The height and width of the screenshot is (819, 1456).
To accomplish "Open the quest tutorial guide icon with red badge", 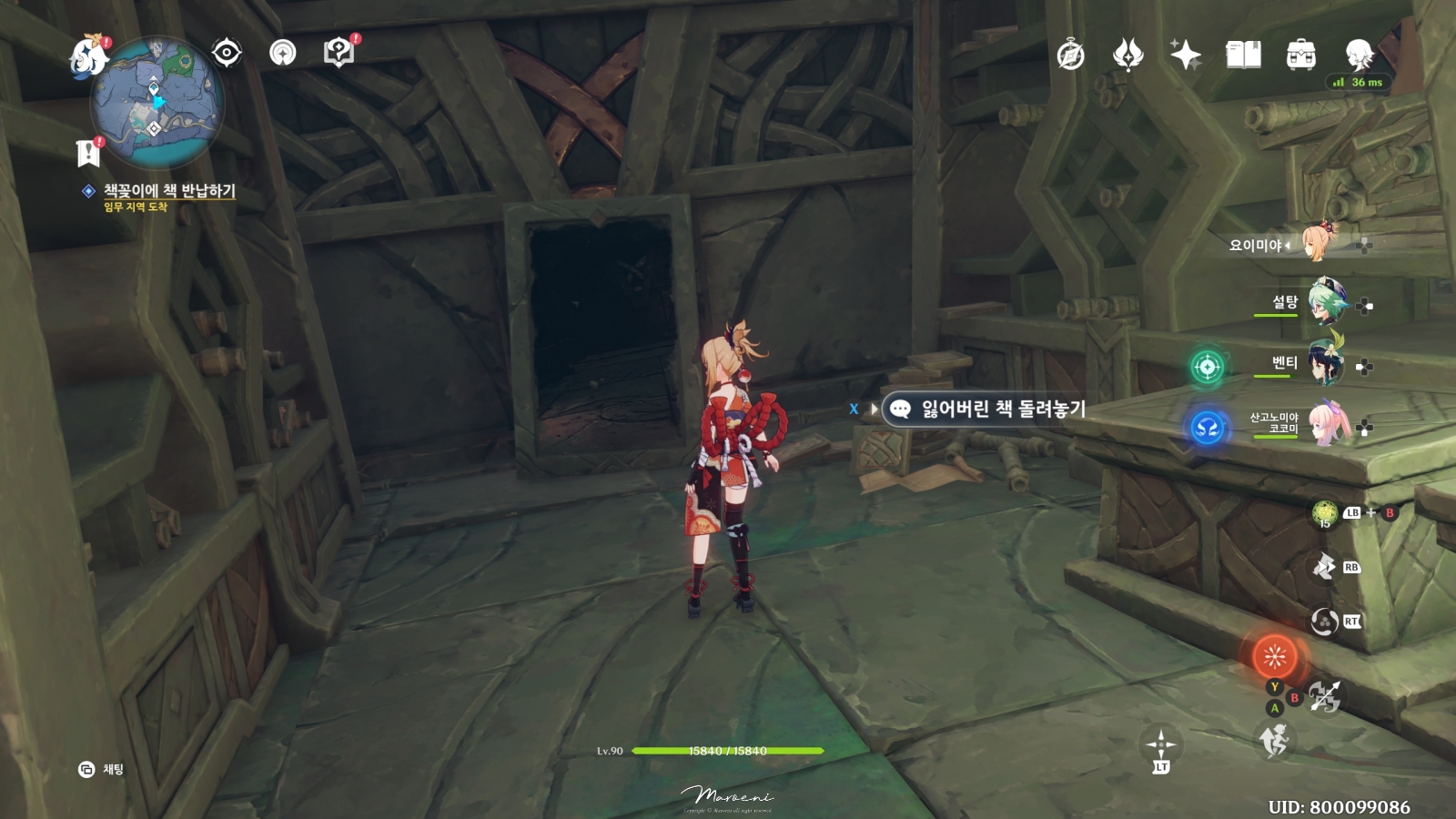I will [338, 52].
